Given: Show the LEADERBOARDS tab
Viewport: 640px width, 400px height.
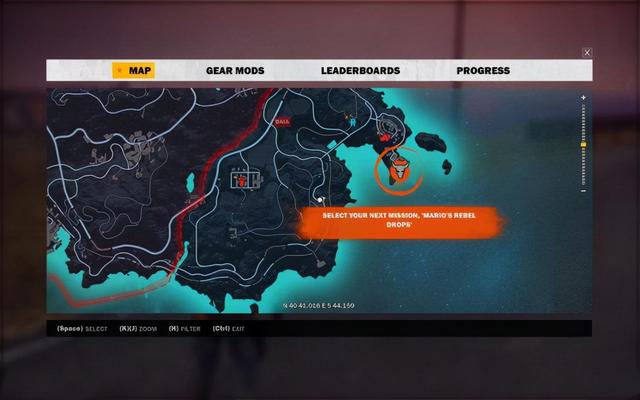Looking at the screenshot, I should tap(360, 71).
